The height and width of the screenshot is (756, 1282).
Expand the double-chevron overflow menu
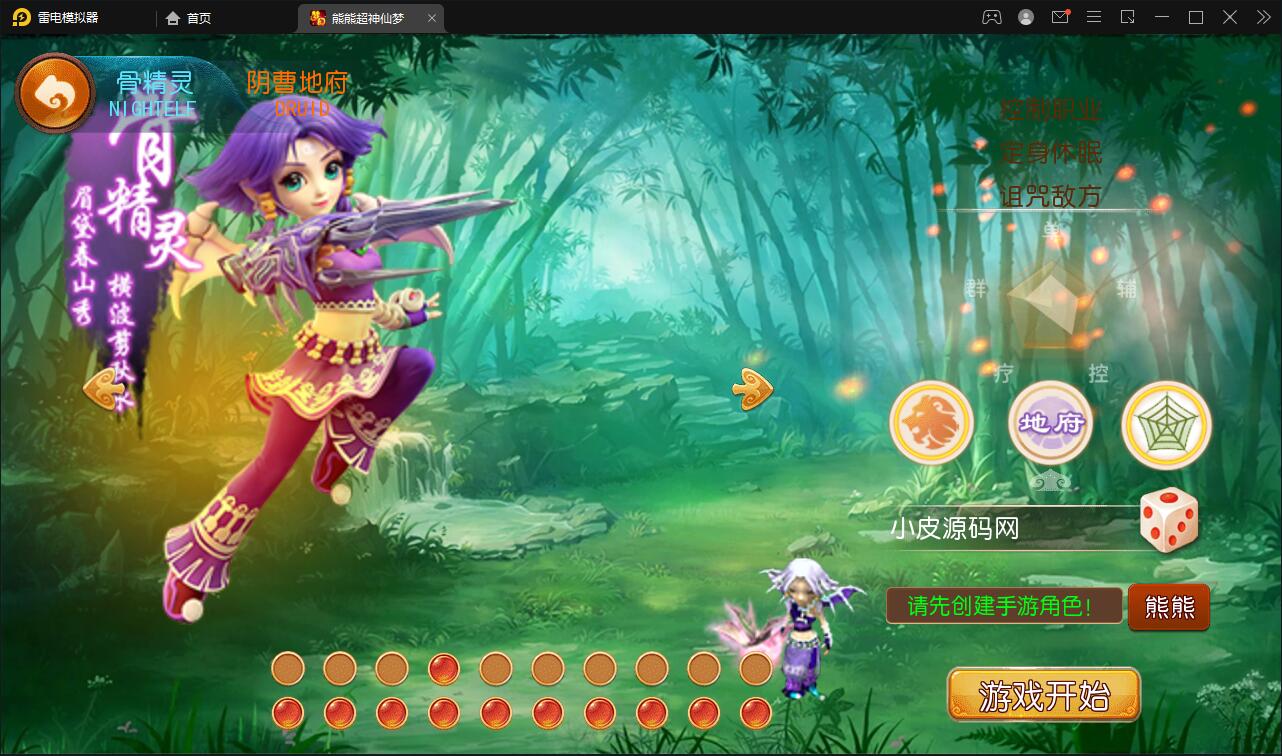pyautogui.click(x=1262, y=17)
